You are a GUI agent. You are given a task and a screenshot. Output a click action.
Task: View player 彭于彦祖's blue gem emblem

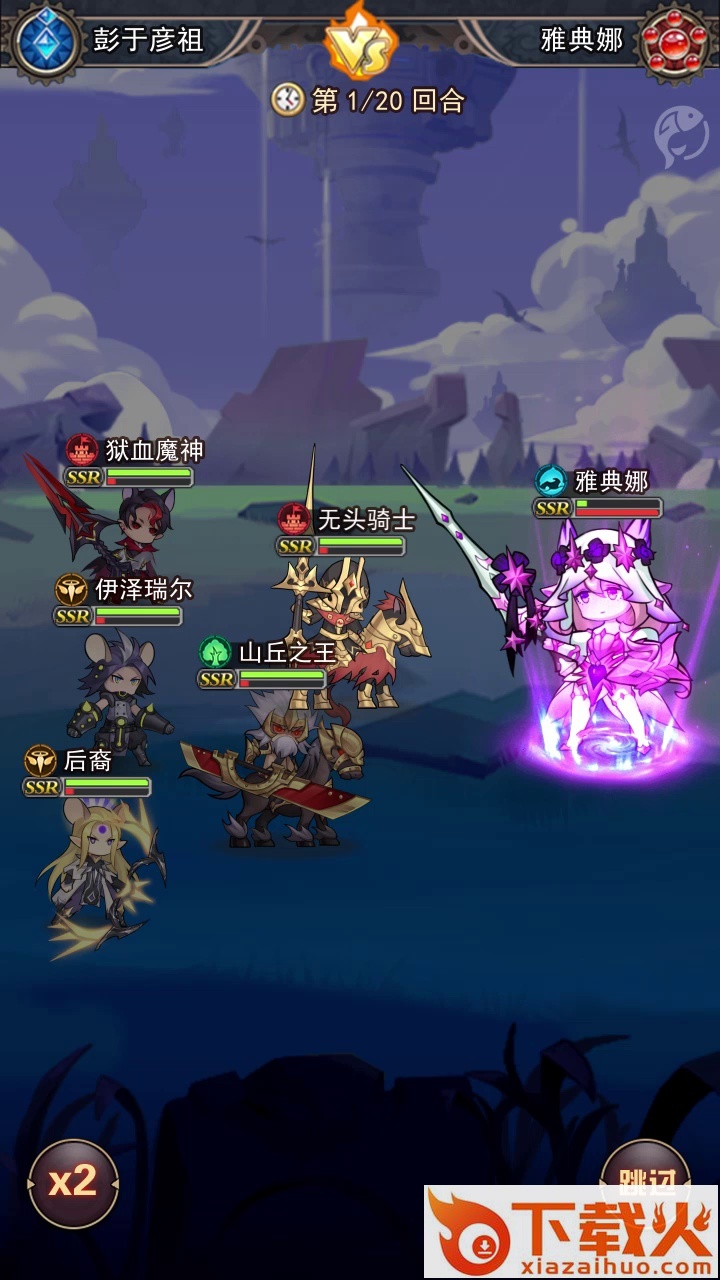[x=46, y=40]
